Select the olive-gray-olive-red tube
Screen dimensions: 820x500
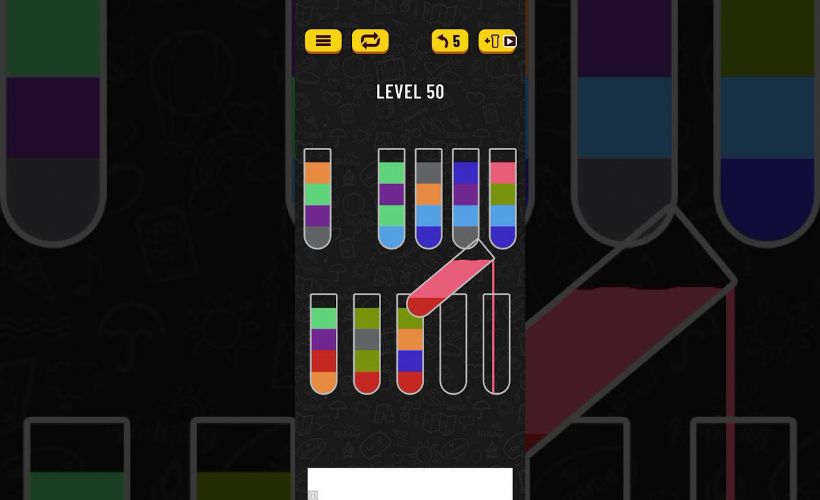click(x=367, y=344)
